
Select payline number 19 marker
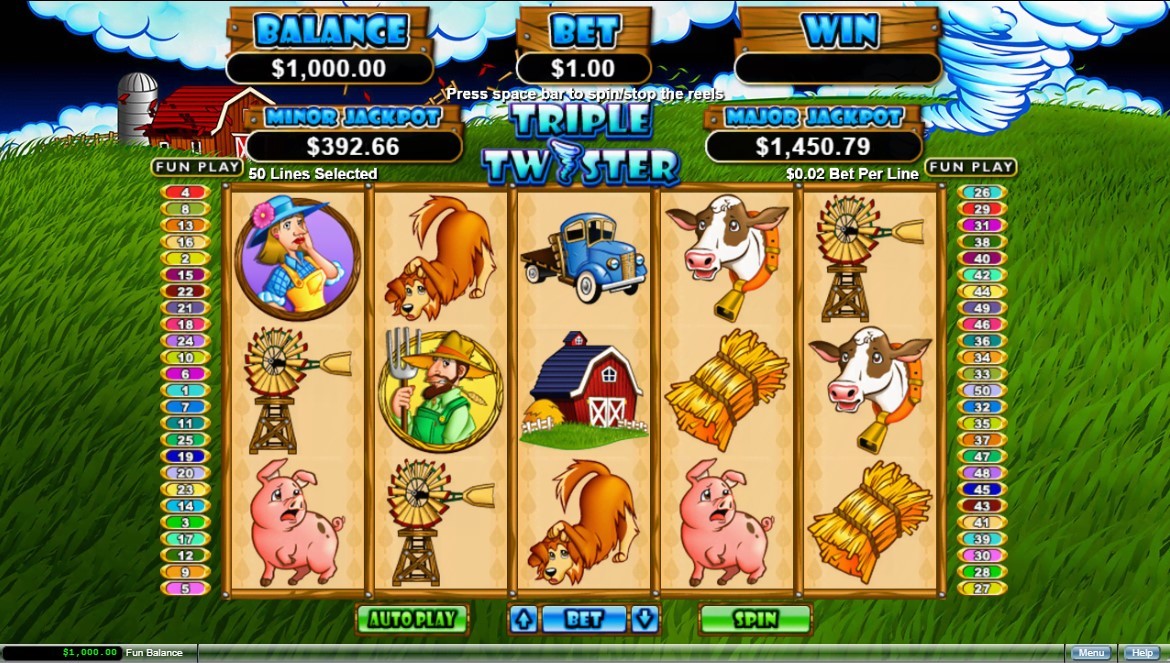point(185,456)
